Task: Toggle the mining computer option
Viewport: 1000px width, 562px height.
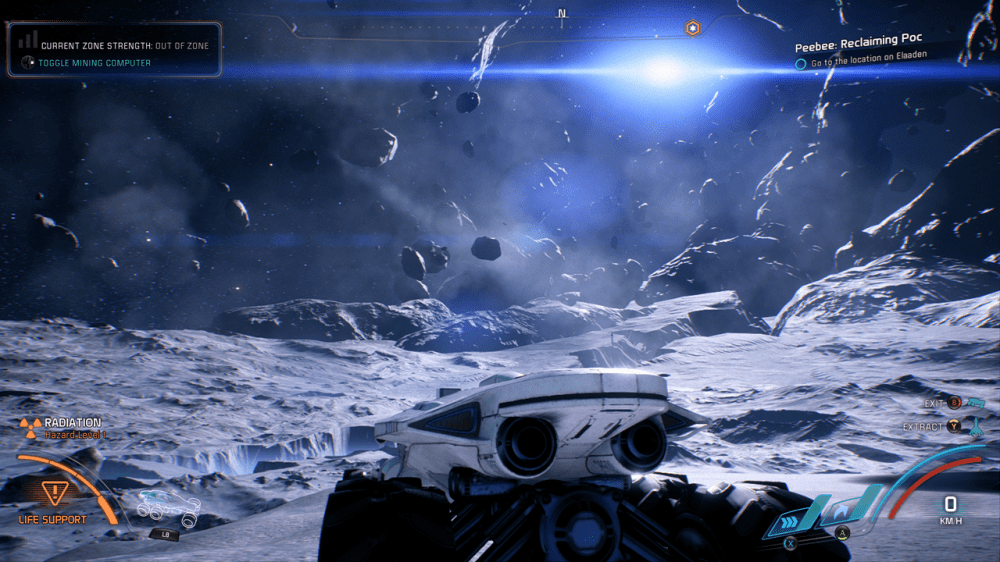Action: (95, 63)
